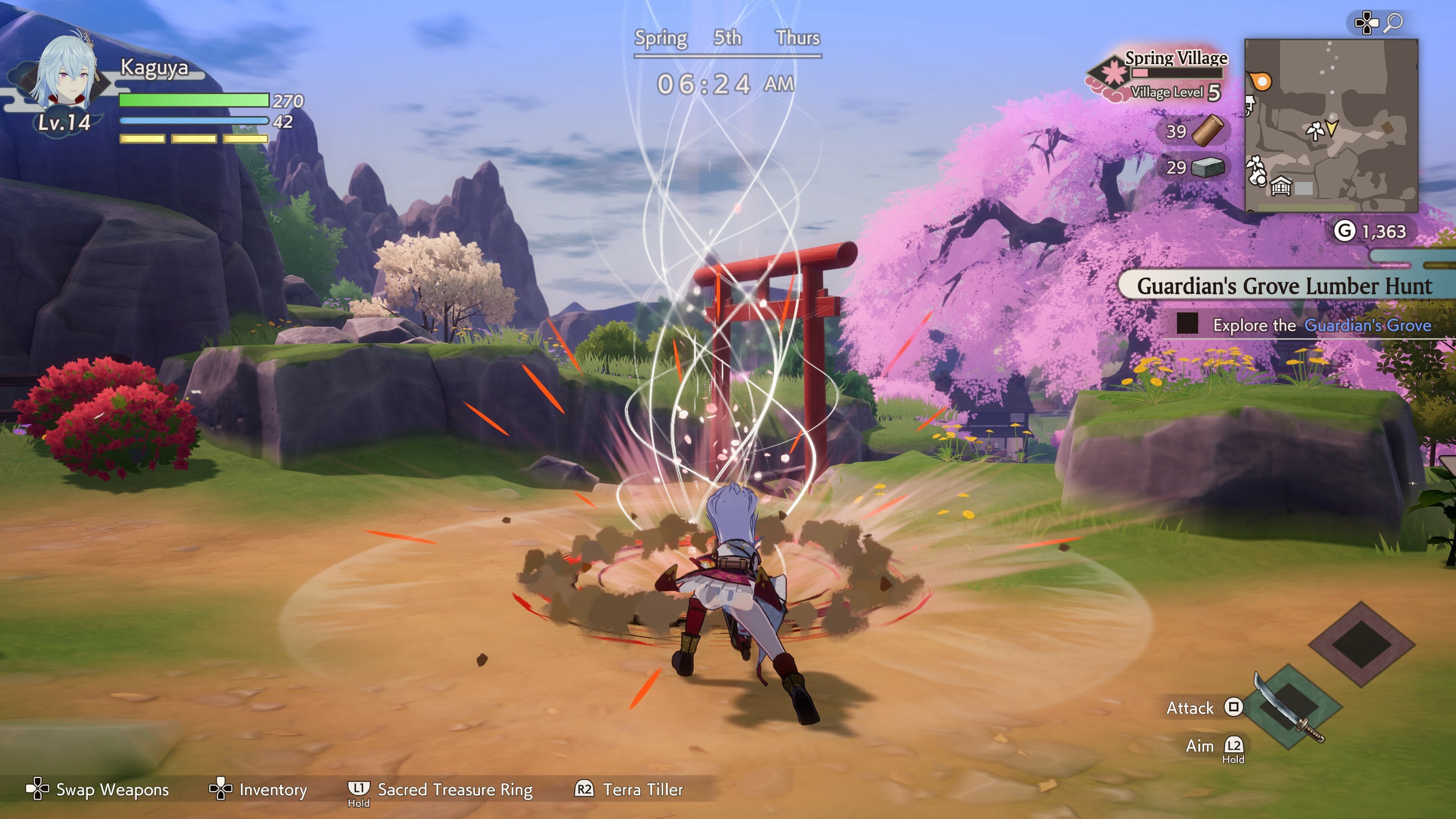Click the stone block resource icon
Viewport: 1456px width, 819px height.
pyautogui.click(x=1208, y=167)
